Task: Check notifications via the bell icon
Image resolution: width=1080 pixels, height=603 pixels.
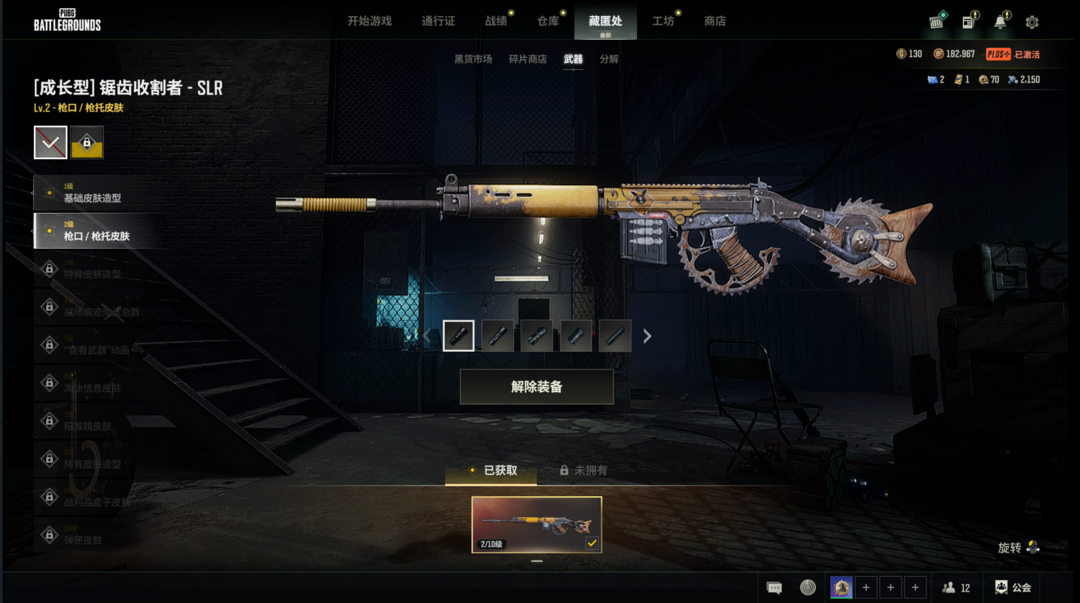Action: click(x=1000, y=22)
